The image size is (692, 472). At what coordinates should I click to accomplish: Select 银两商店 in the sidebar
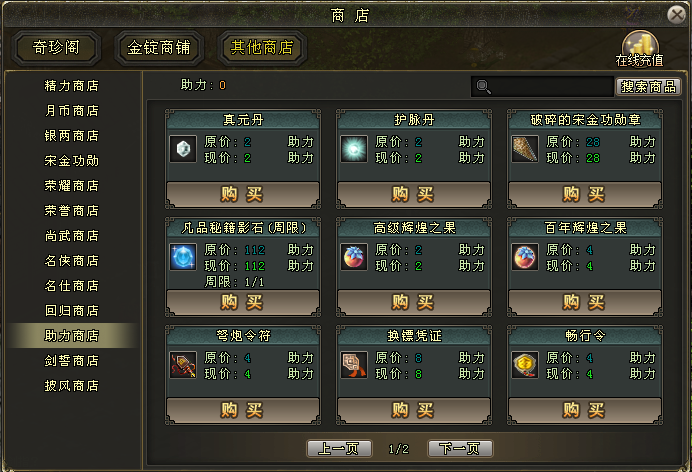72,135
